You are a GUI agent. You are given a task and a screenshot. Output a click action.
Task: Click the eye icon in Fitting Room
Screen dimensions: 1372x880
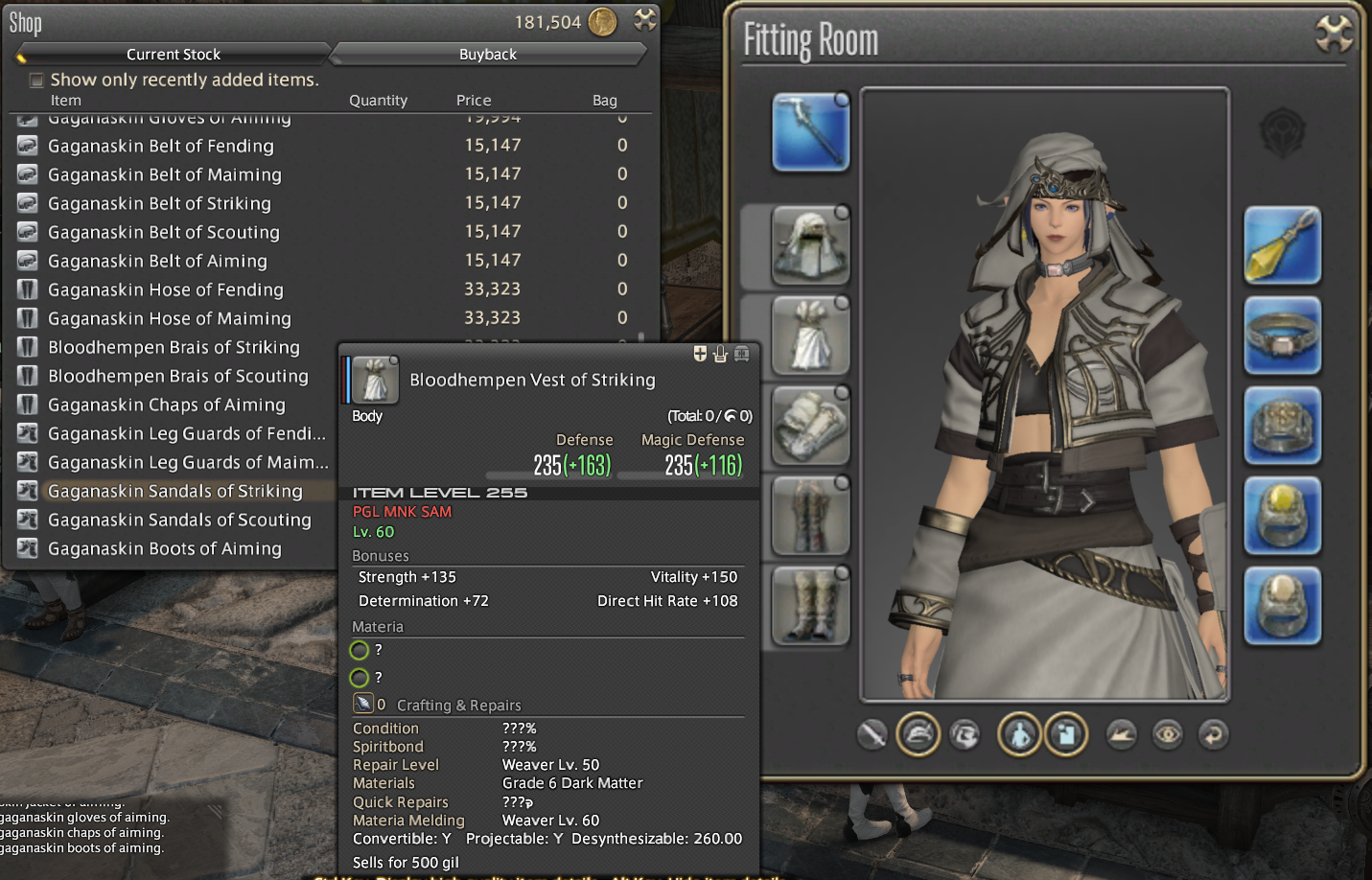click(x=1167, y=735)
